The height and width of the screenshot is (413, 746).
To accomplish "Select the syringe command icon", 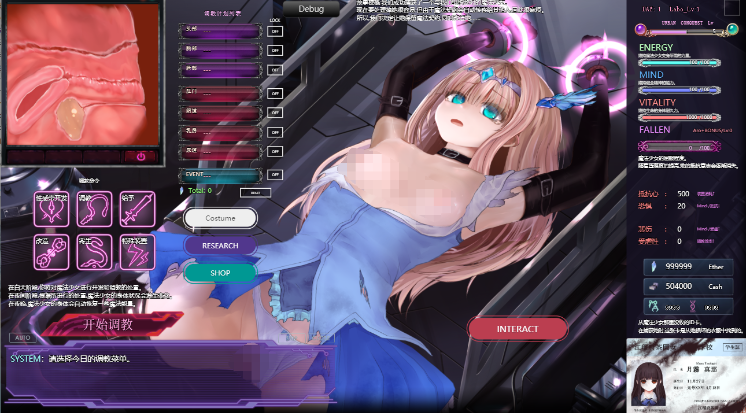I will pyautogui.click(x=134, y=207).
